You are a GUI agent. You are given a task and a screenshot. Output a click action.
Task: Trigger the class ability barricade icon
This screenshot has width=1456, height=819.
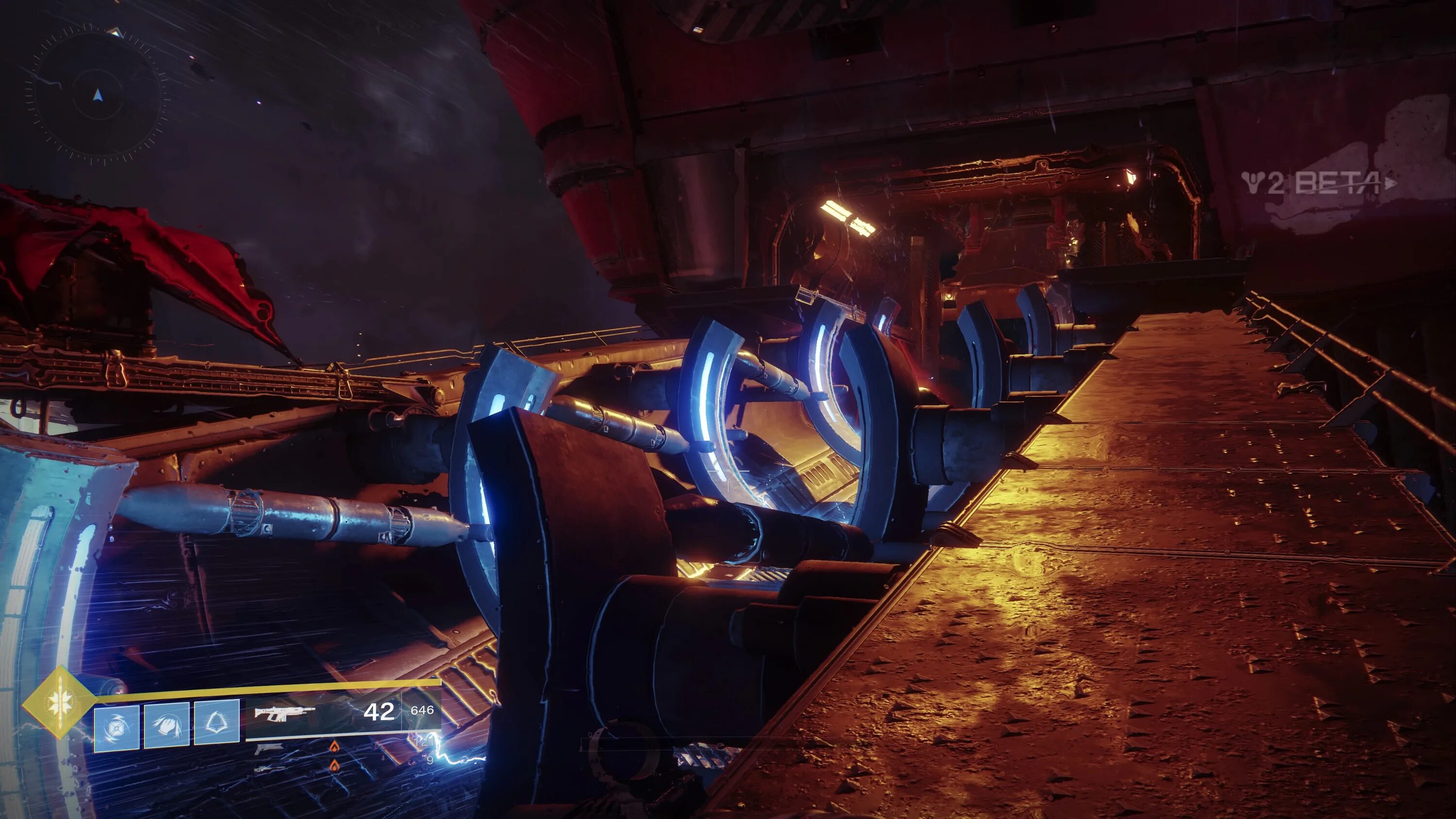[x=216, y=722]
